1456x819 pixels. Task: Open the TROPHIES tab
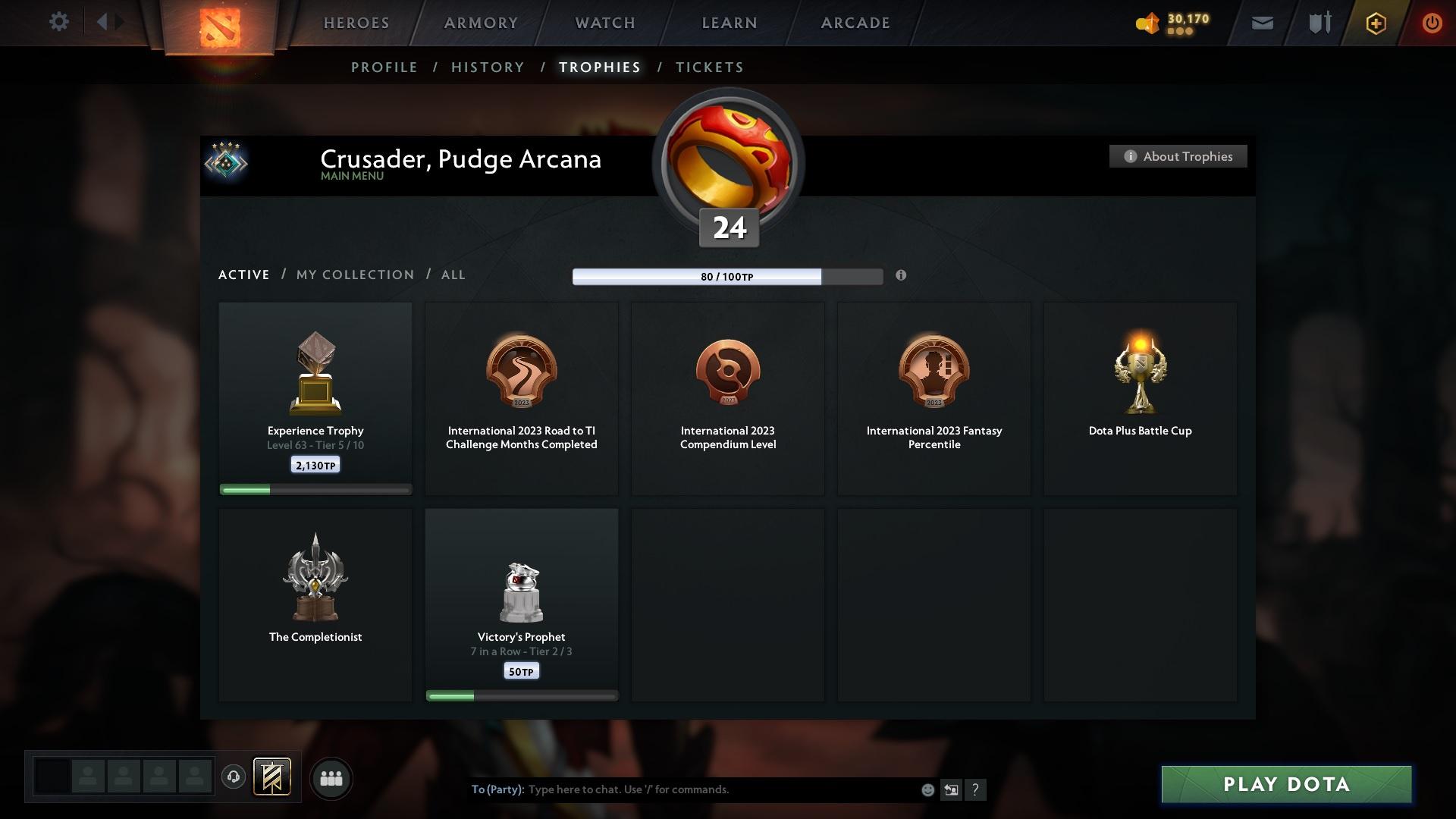click(x=599, y=67)
